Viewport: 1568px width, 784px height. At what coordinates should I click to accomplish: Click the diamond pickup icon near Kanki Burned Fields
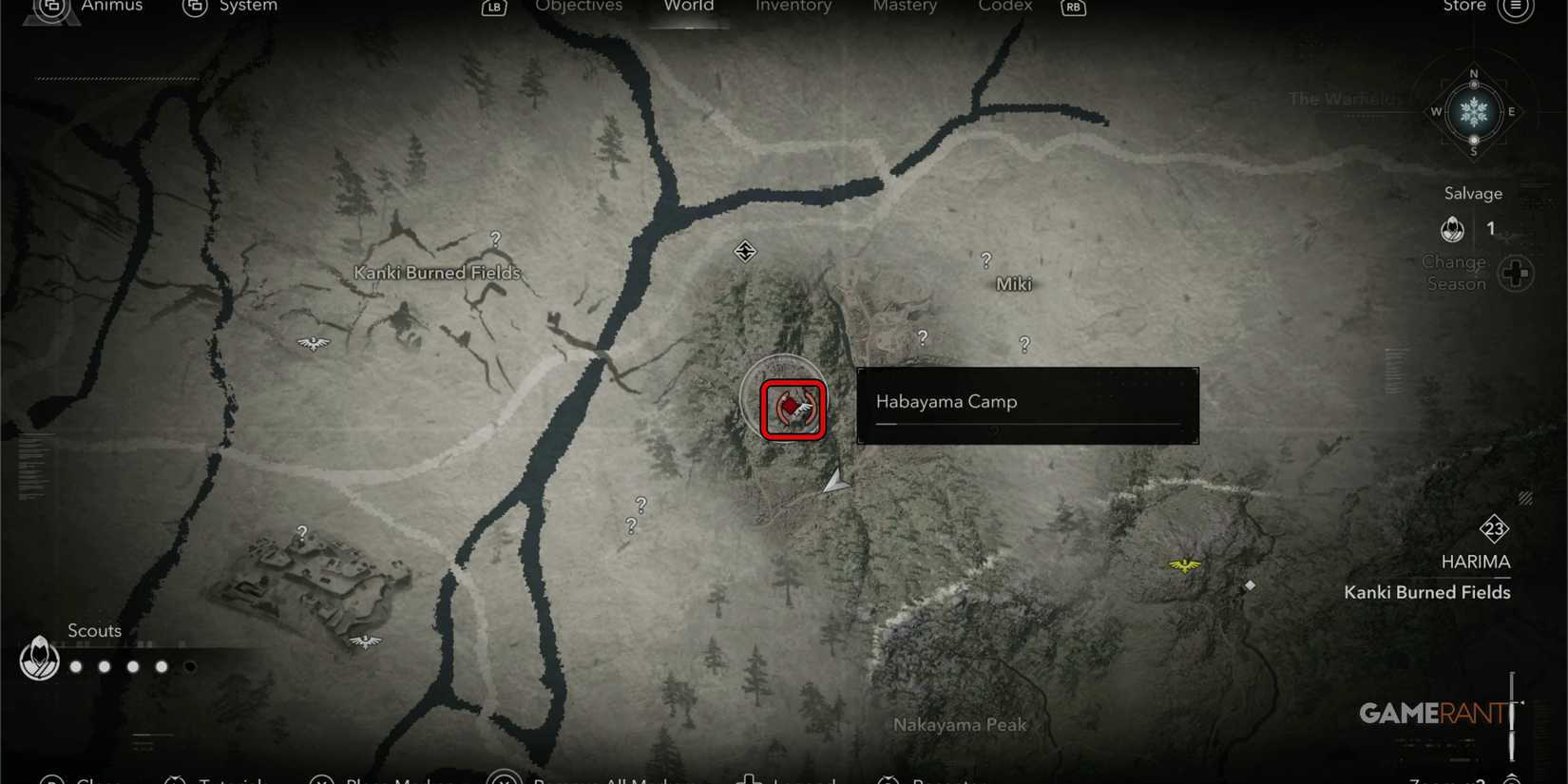(x=1249, y=586)
